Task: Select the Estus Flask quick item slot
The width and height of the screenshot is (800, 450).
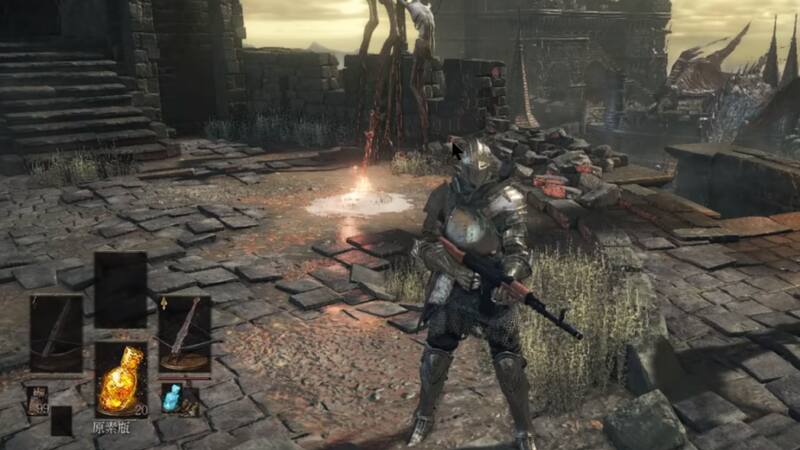Action: pyautogui.click(x=121, y=379)
